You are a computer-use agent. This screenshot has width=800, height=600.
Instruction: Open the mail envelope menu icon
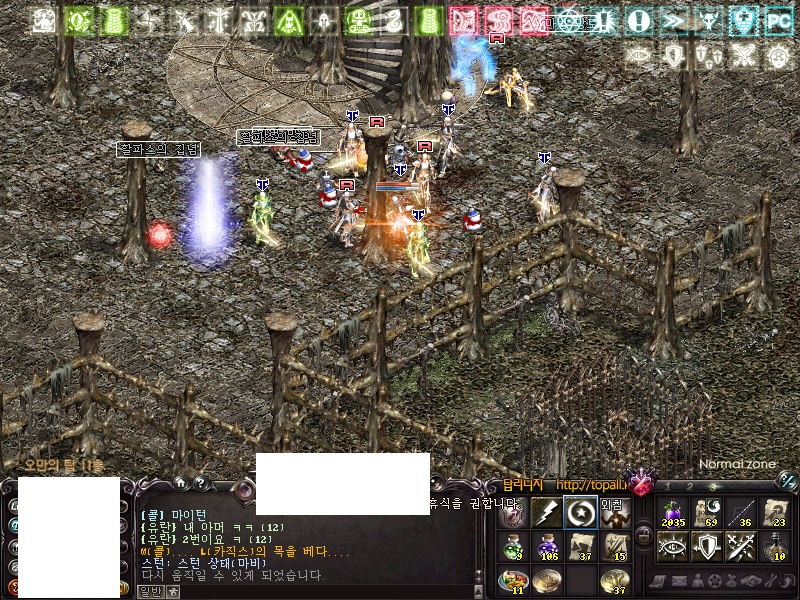tap(682, 580)
